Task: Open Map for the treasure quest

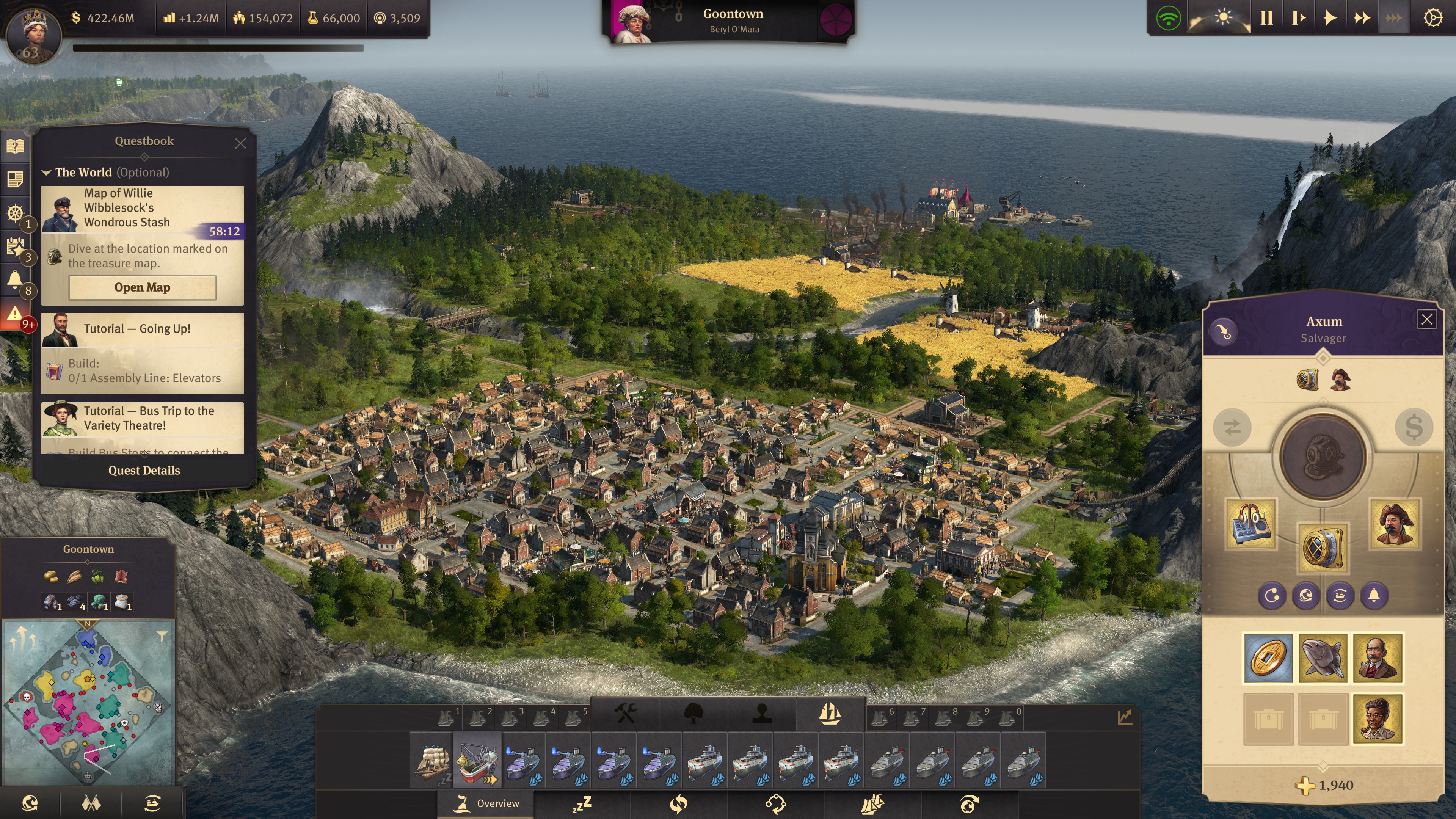Action: tap(143, 288)
